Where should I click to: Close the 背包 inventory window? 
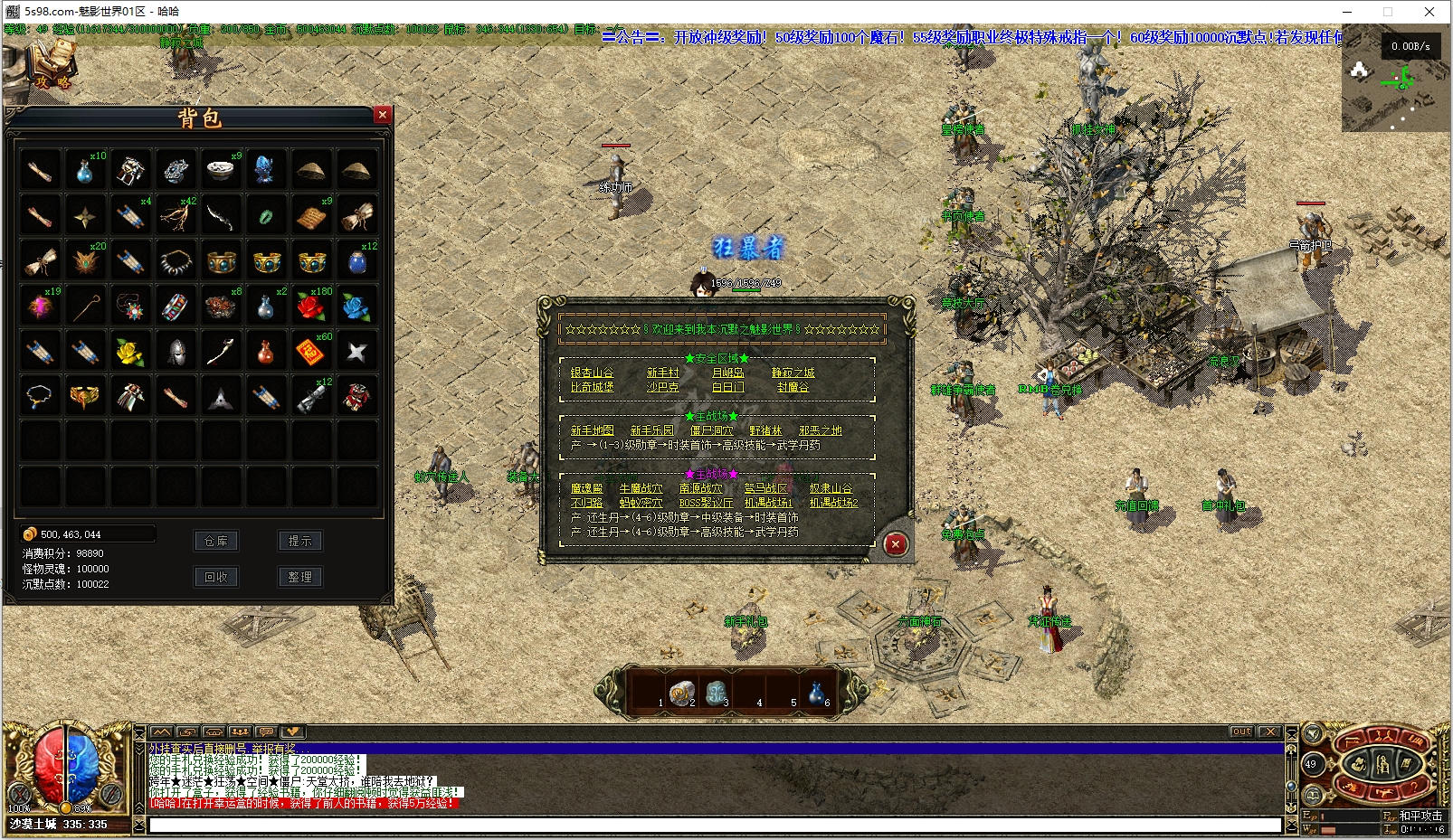click(x=383, y=115)
